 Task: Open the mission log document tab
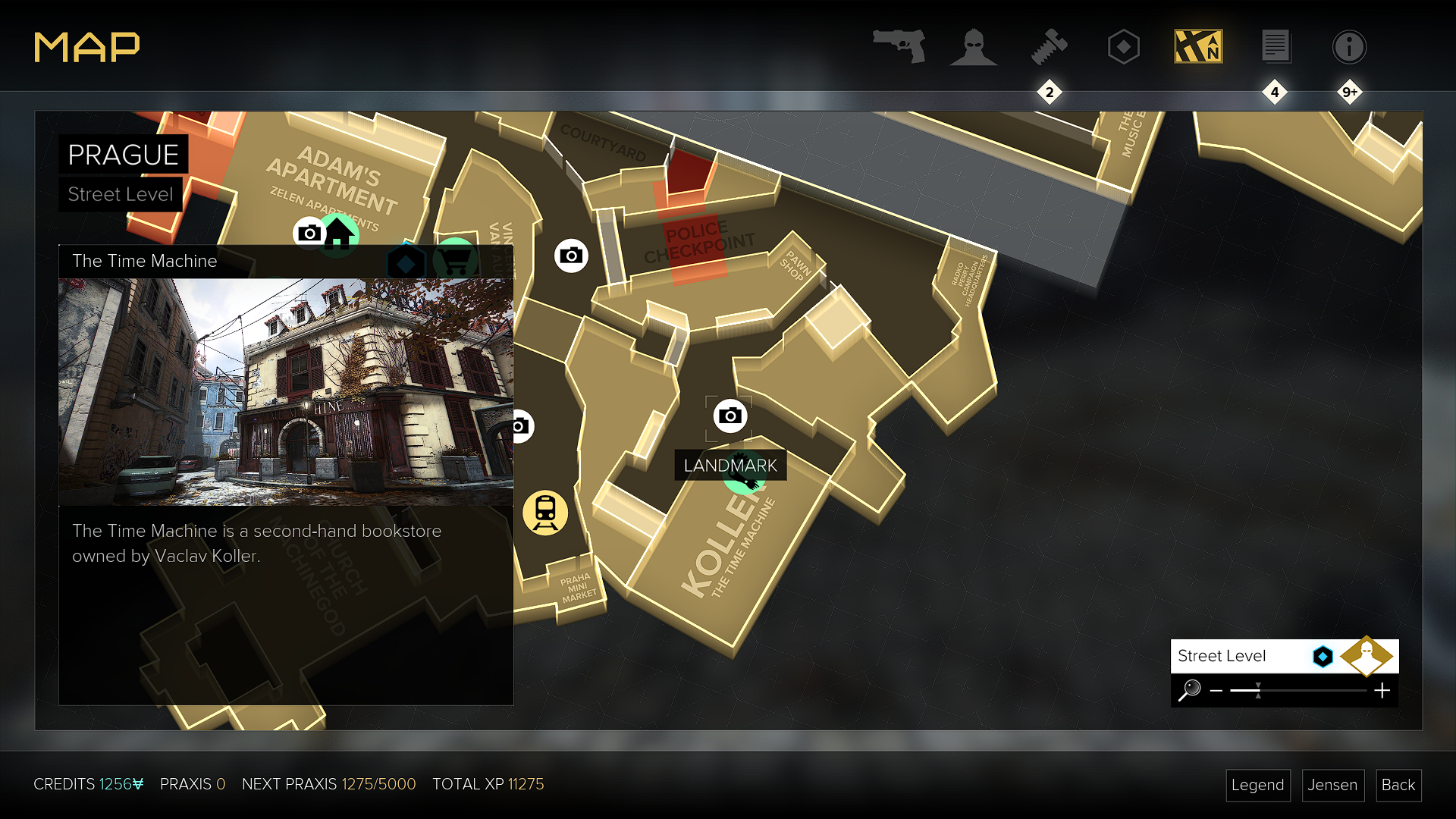(x=1276, y=46)
